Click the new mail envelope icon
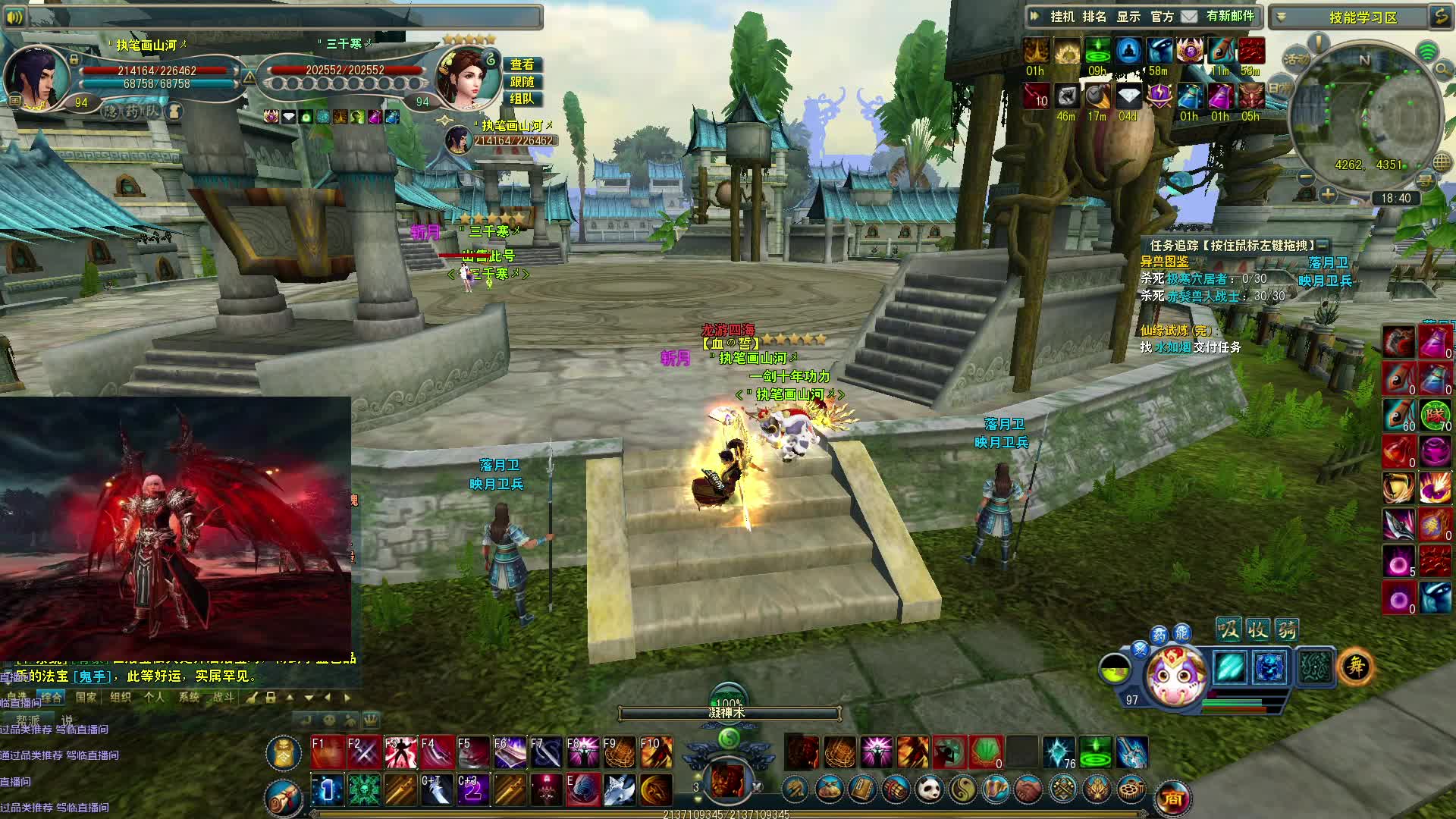The height and width of the screenshot is (819, 1456). (x=1189, y=17)
